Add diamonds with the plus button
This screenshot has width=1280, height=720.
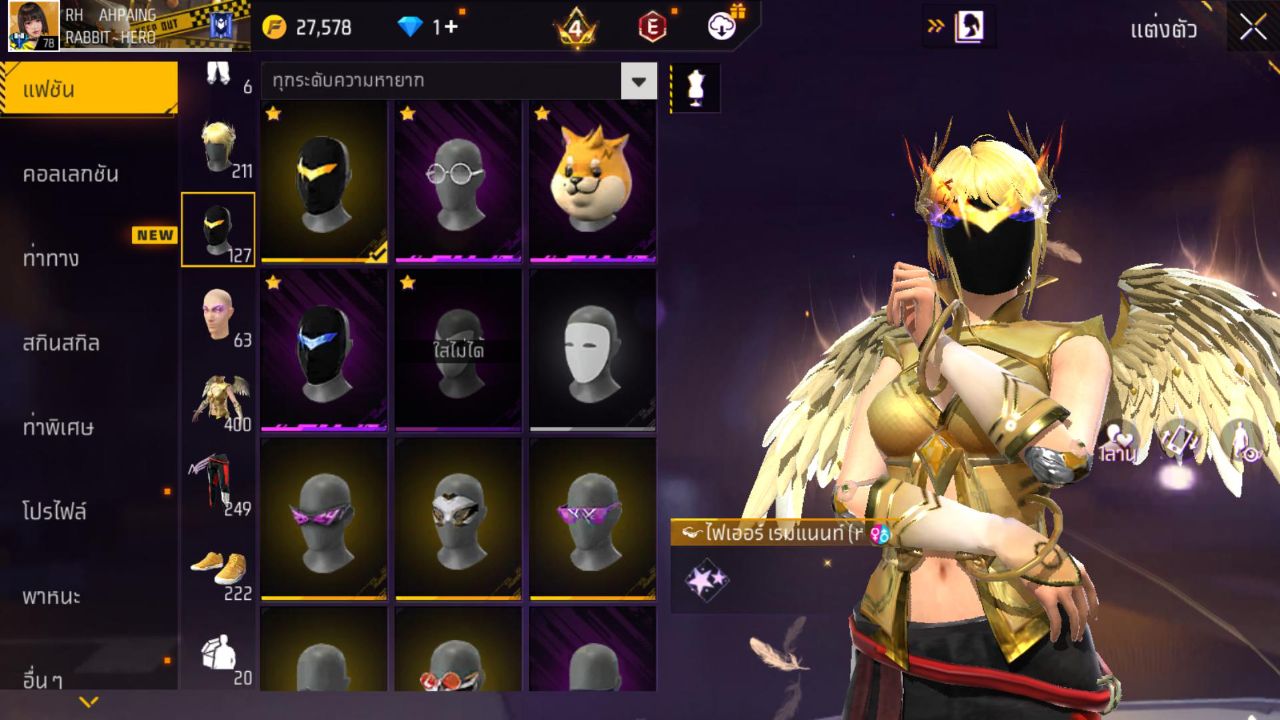tap(450, 27)
